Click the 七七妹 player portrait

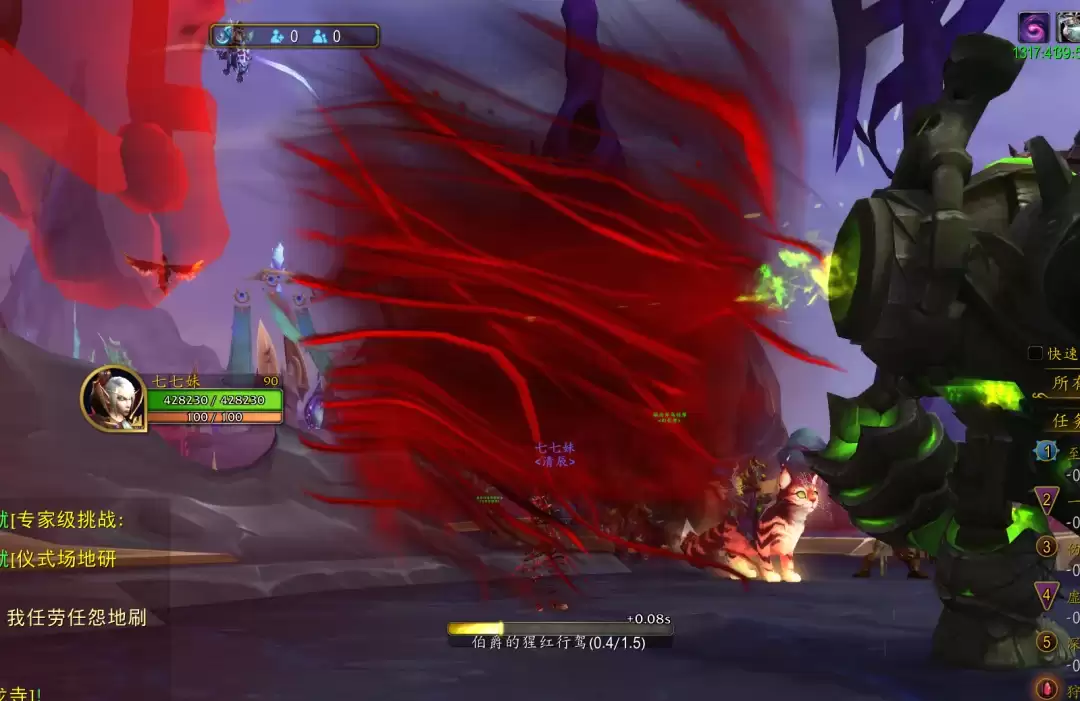click(113, 399)
